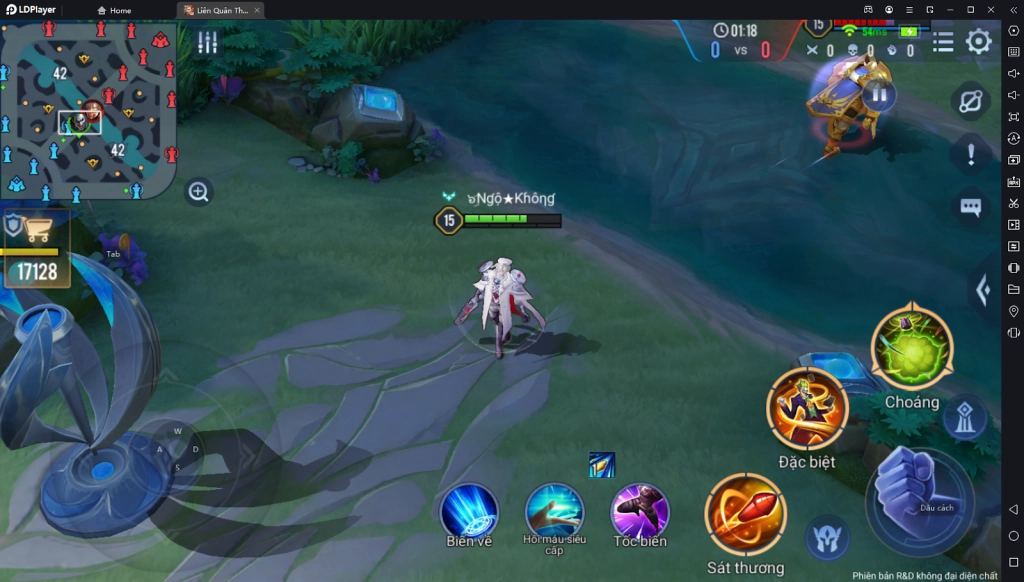
Task: Open the sliders panel beside the minimap
Action: point(207,42)
